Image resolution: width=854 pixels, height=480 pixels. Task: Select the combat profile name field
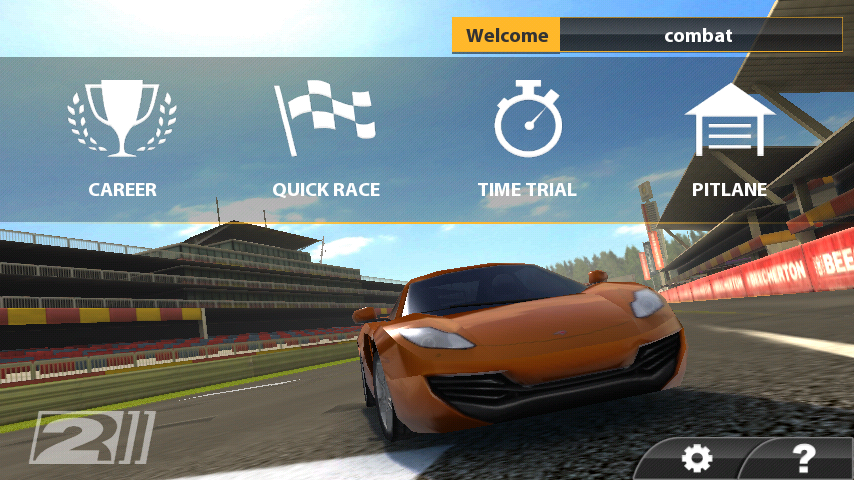point(699,36)
